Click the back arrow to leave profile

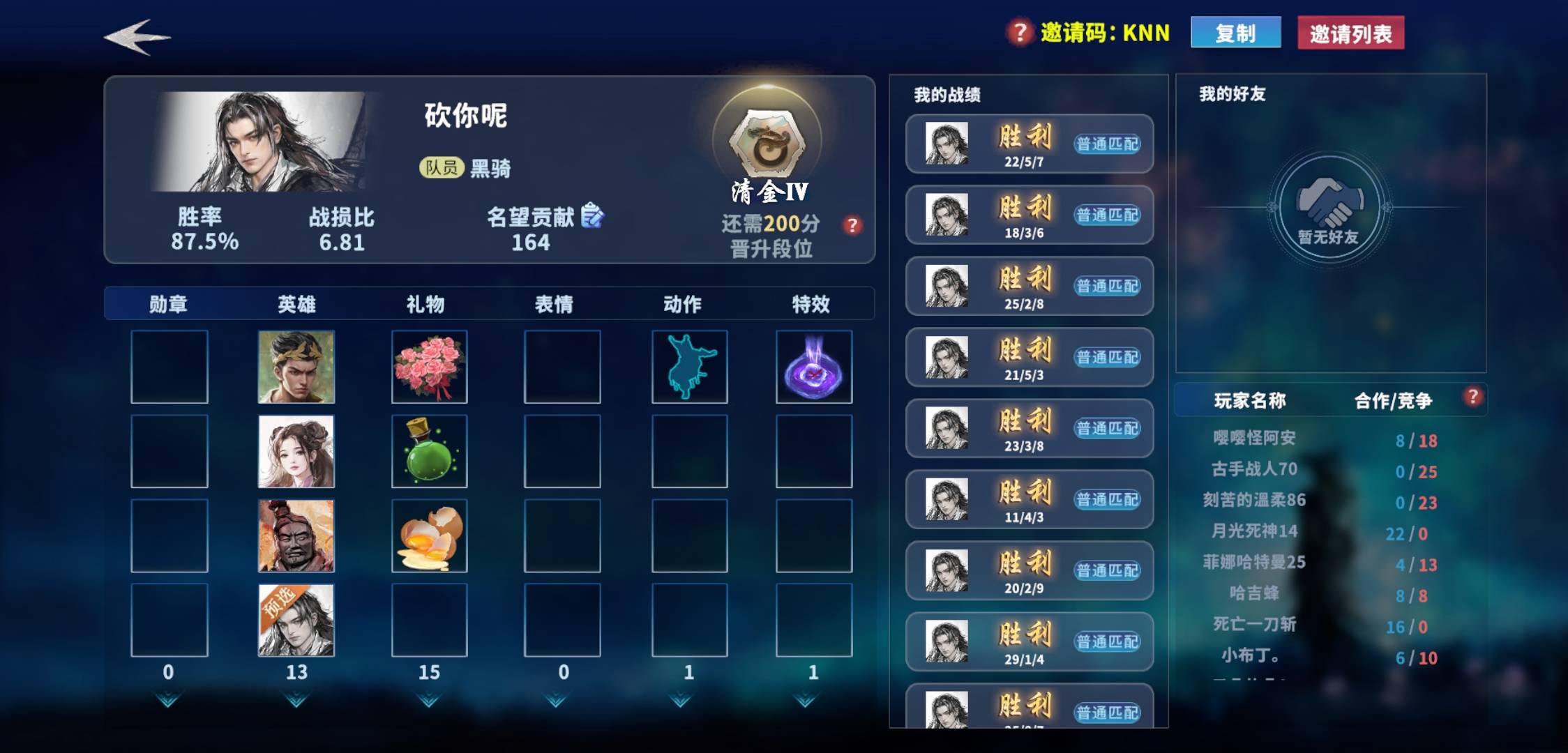point(138,38)
